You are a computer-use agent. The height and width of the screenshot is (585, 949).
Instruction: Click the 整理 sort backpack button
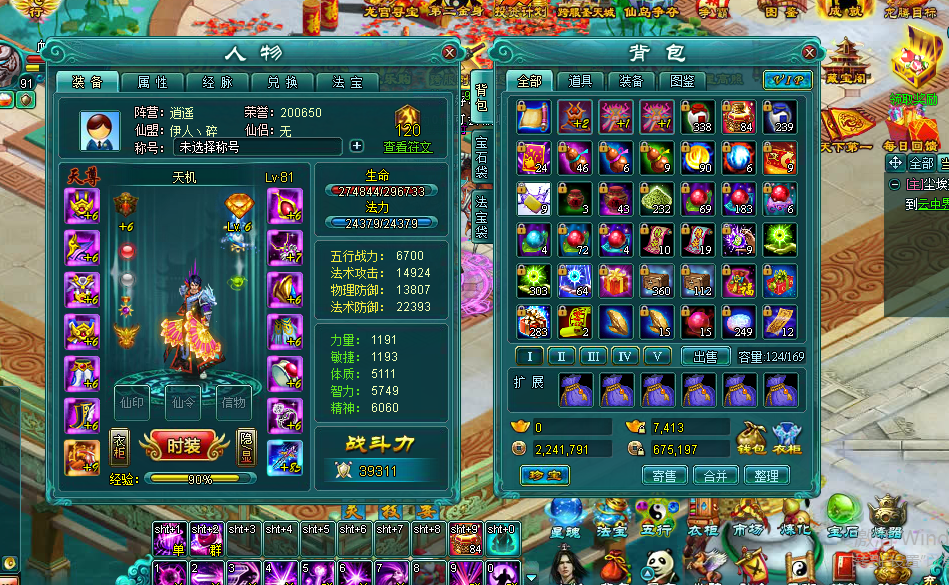767,476
